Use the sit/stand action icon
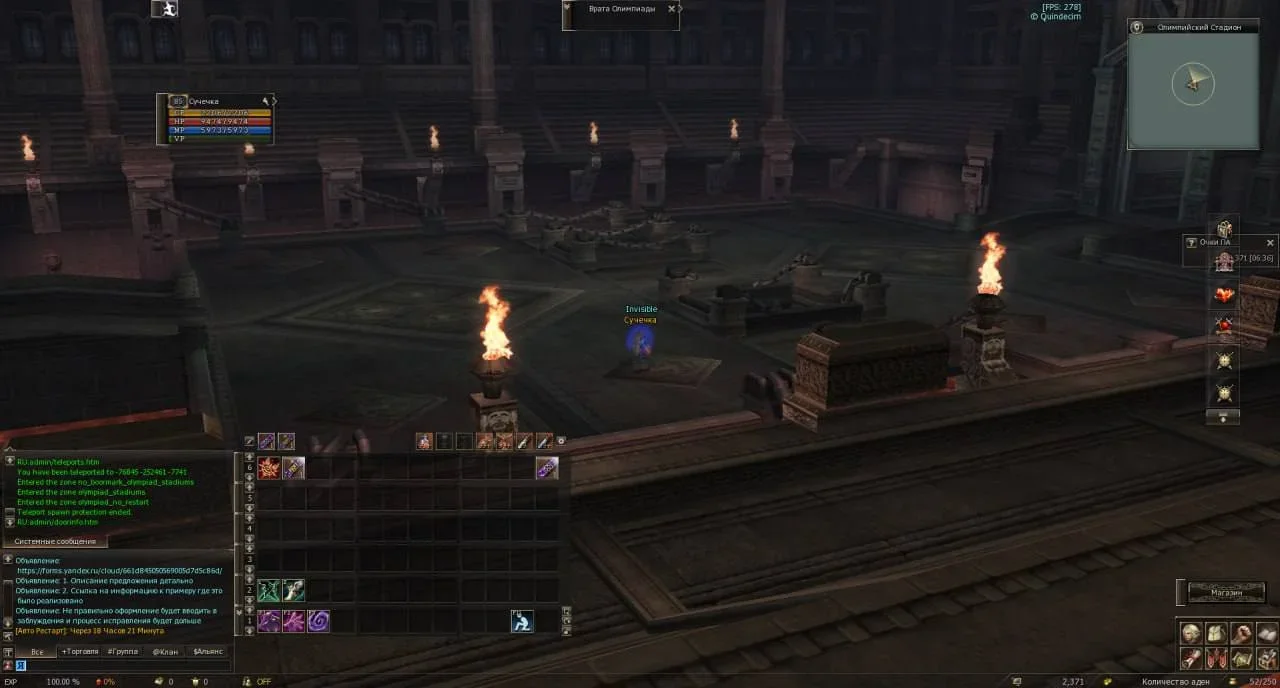This screenshot has height=688, width=1280. 522,621
